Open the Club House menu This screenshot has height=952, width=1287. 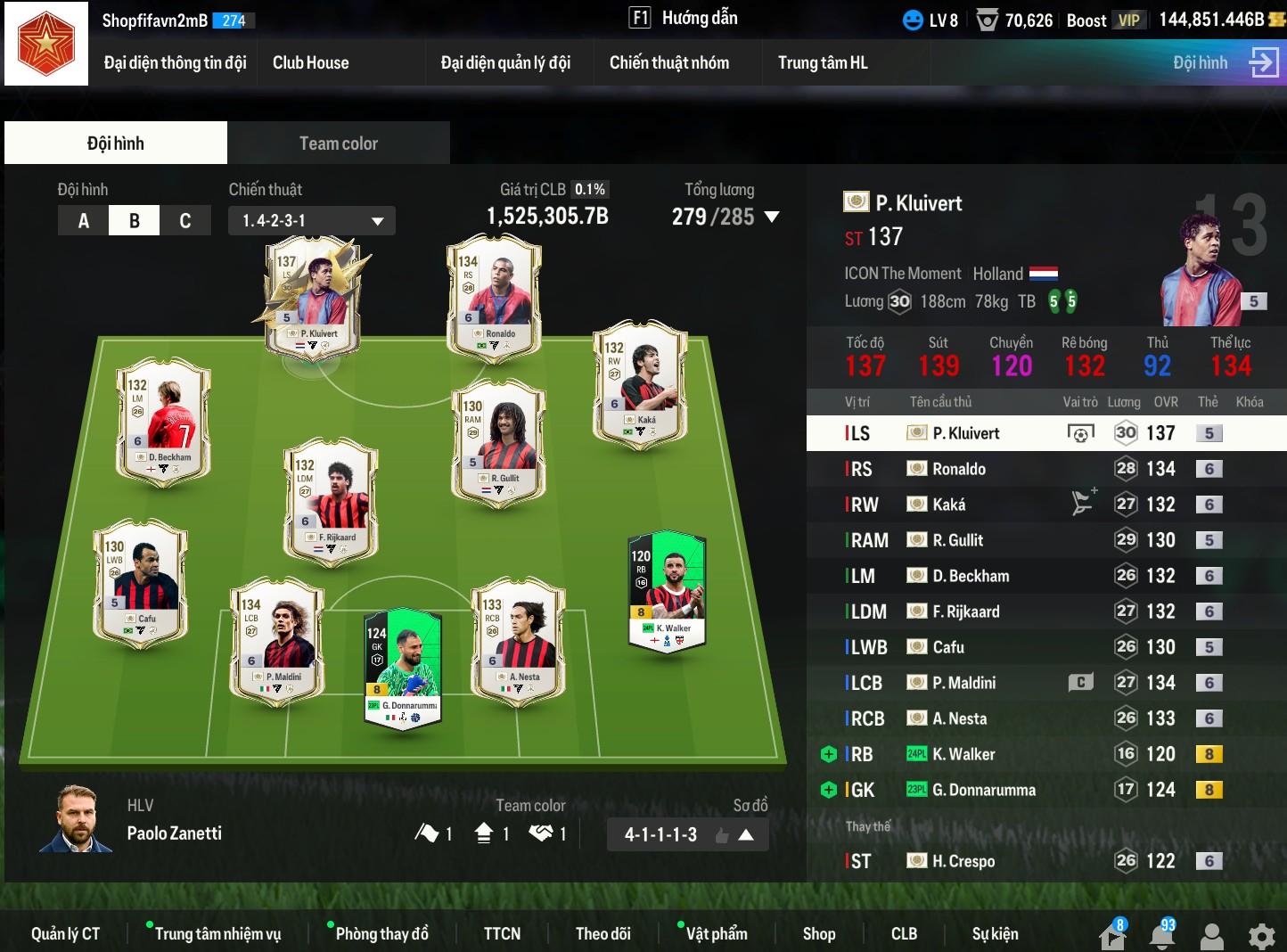(x=310, y=62)
